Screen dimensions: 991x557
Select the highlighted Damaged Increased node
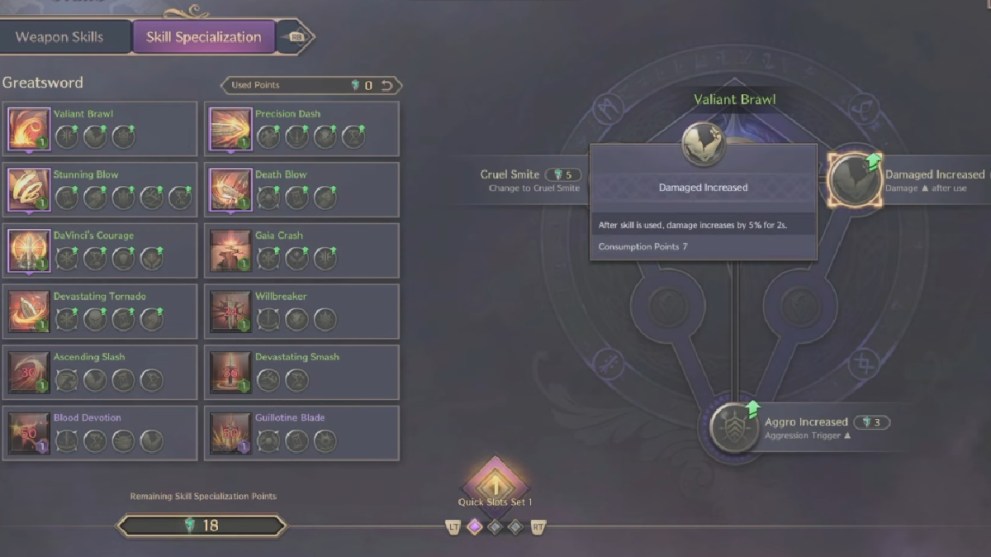pyautogui.click(x=855, y=180)
